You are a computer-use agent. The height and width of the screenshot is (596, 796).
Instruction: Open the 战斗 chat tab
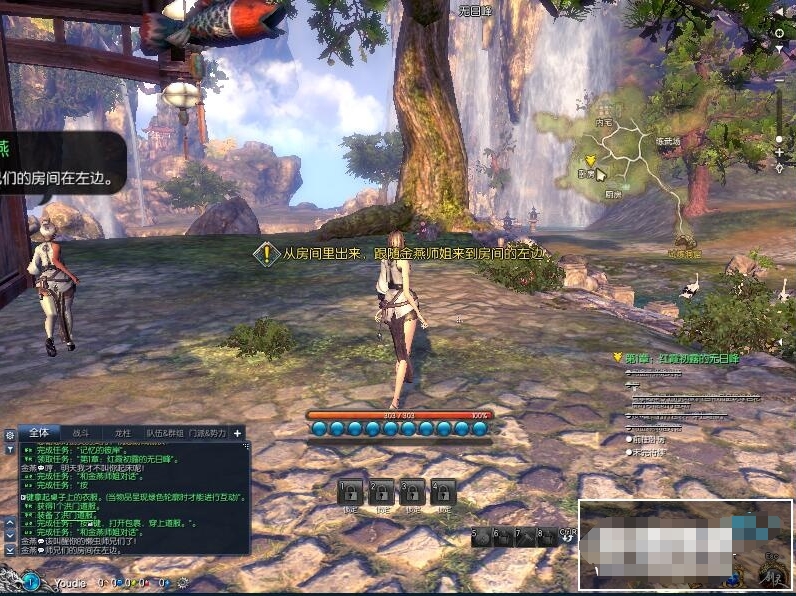81,433
